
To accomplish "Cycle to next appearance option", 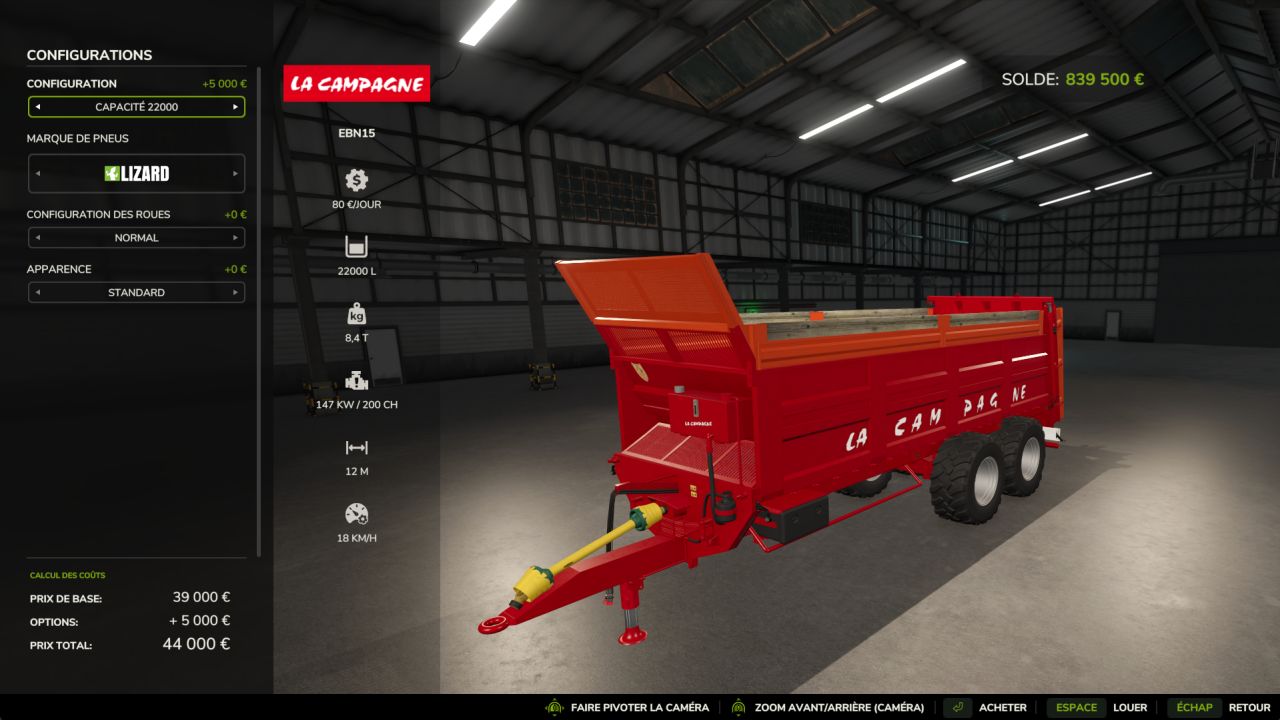I will 236,293.
